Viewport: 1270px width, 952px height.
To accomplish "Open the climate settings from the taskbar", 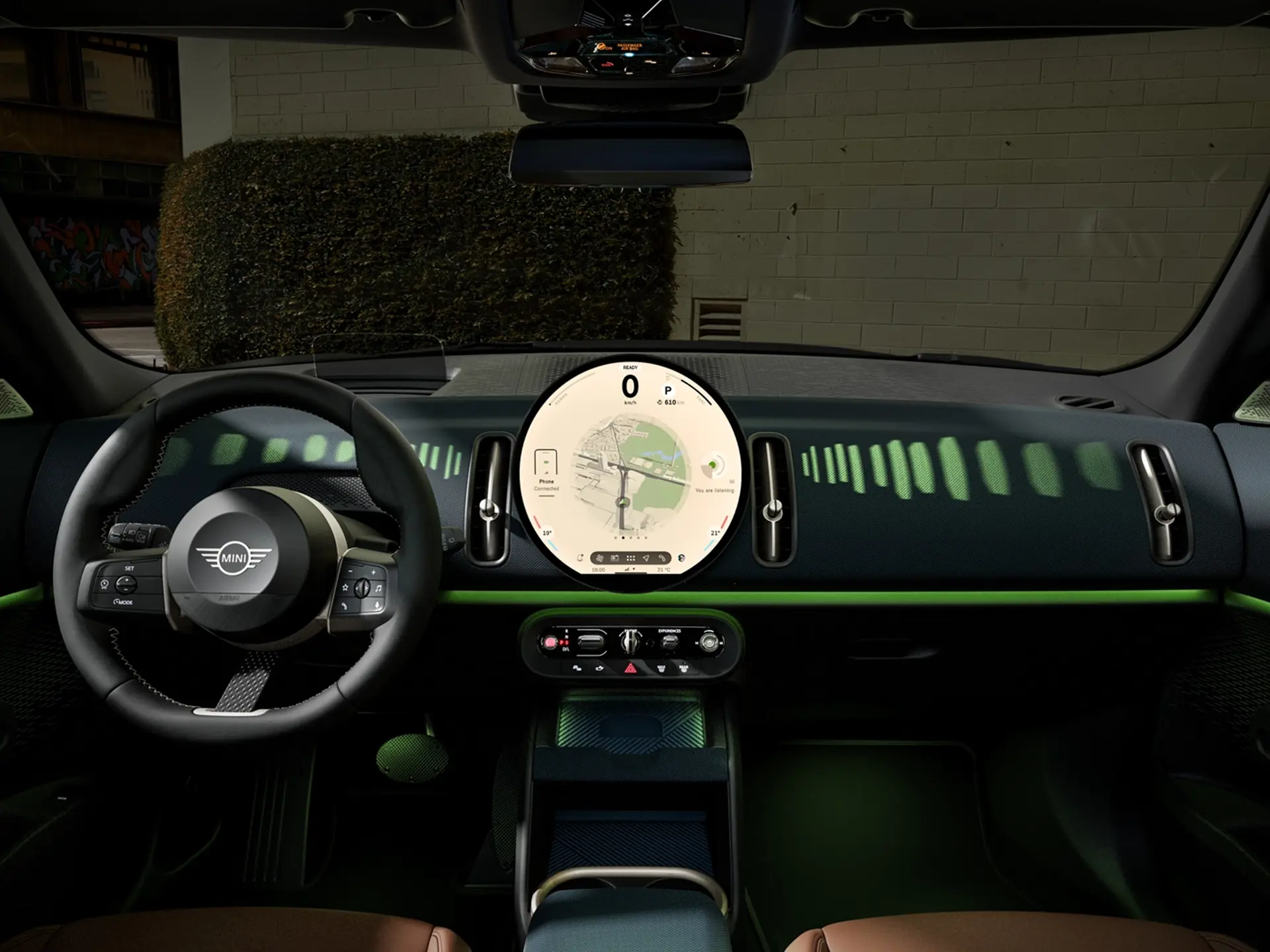I will click(x=600, y=559).
